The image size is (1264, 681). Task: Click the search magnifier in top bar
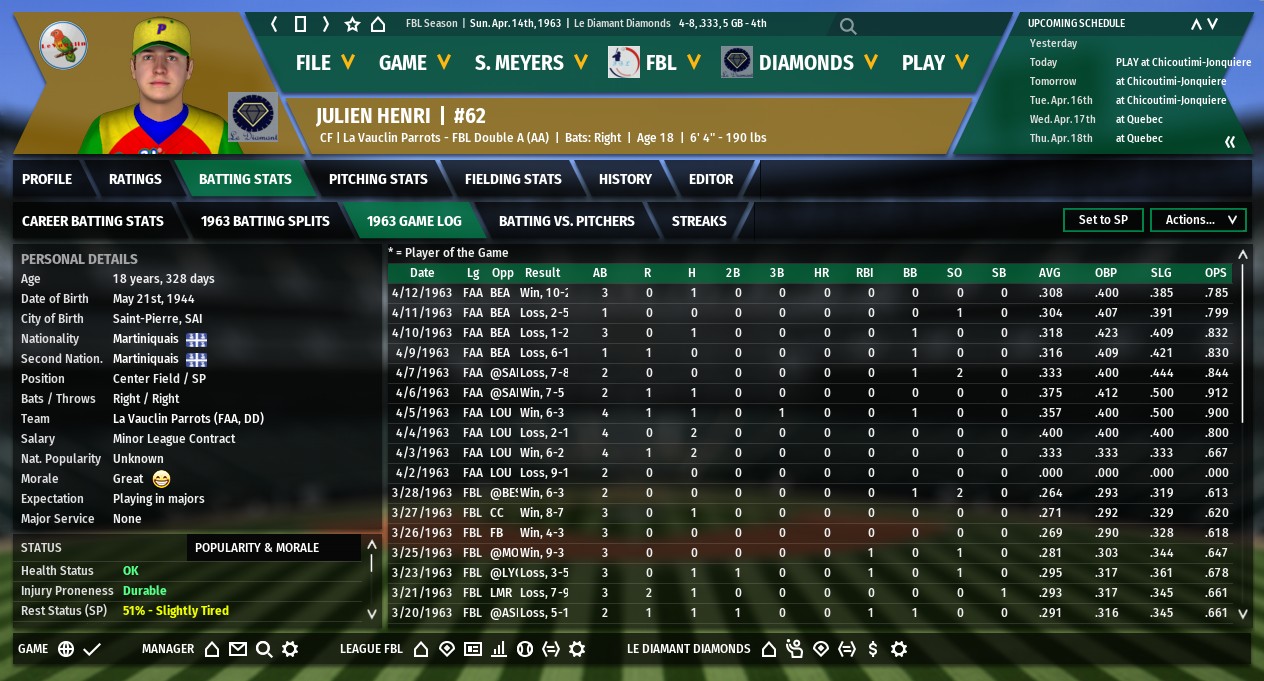(x=848, y=26)
